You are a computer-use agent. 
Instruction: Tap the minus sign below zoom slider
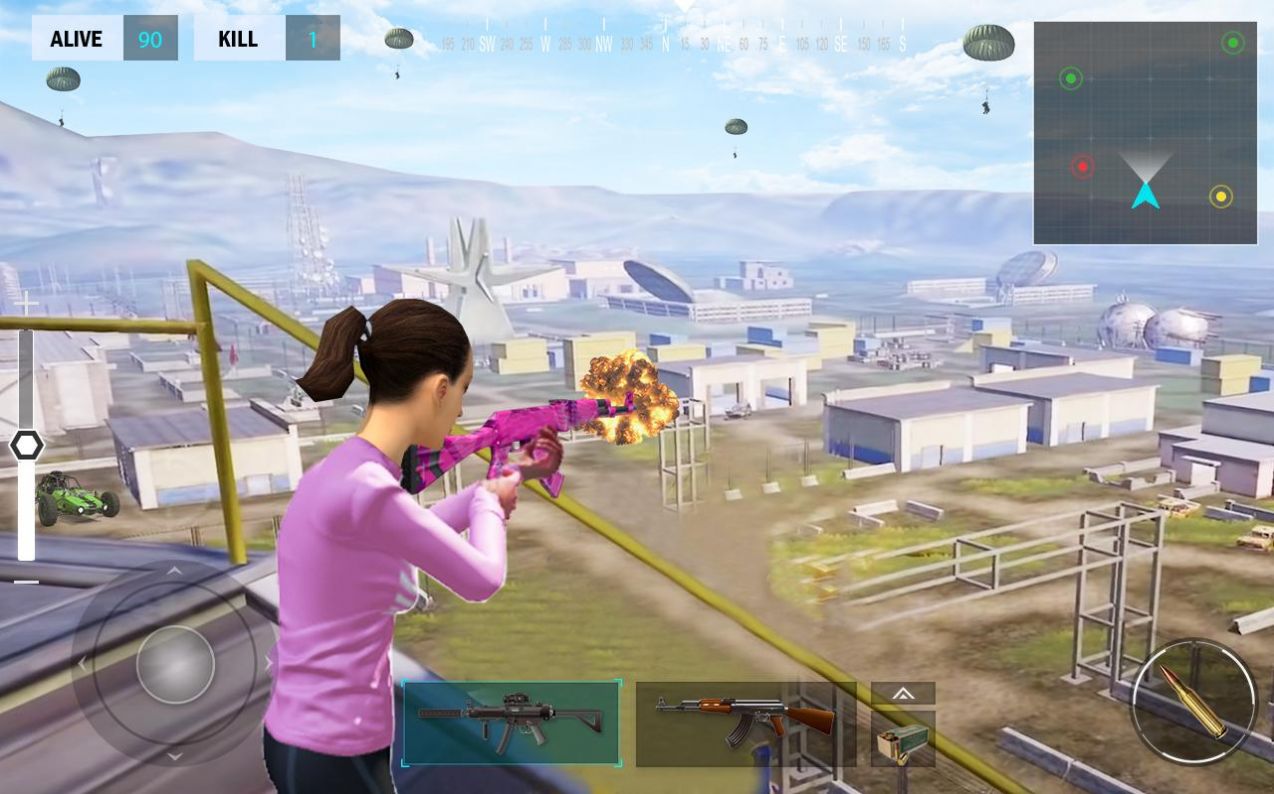26,581
